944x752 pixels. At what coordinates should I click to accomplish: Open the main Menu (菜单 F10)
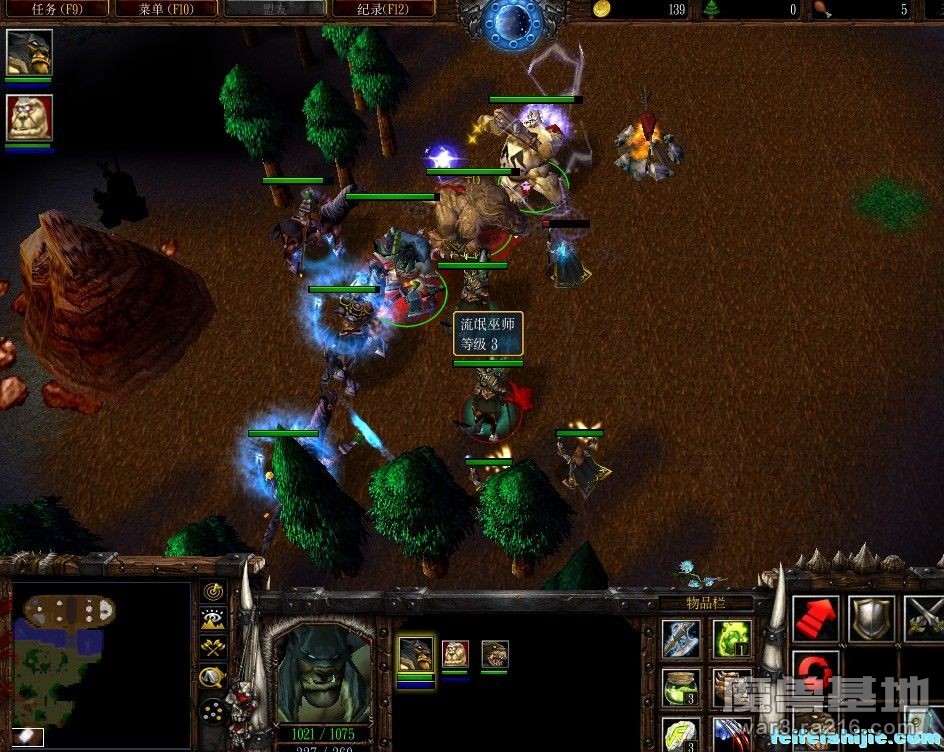166,9
